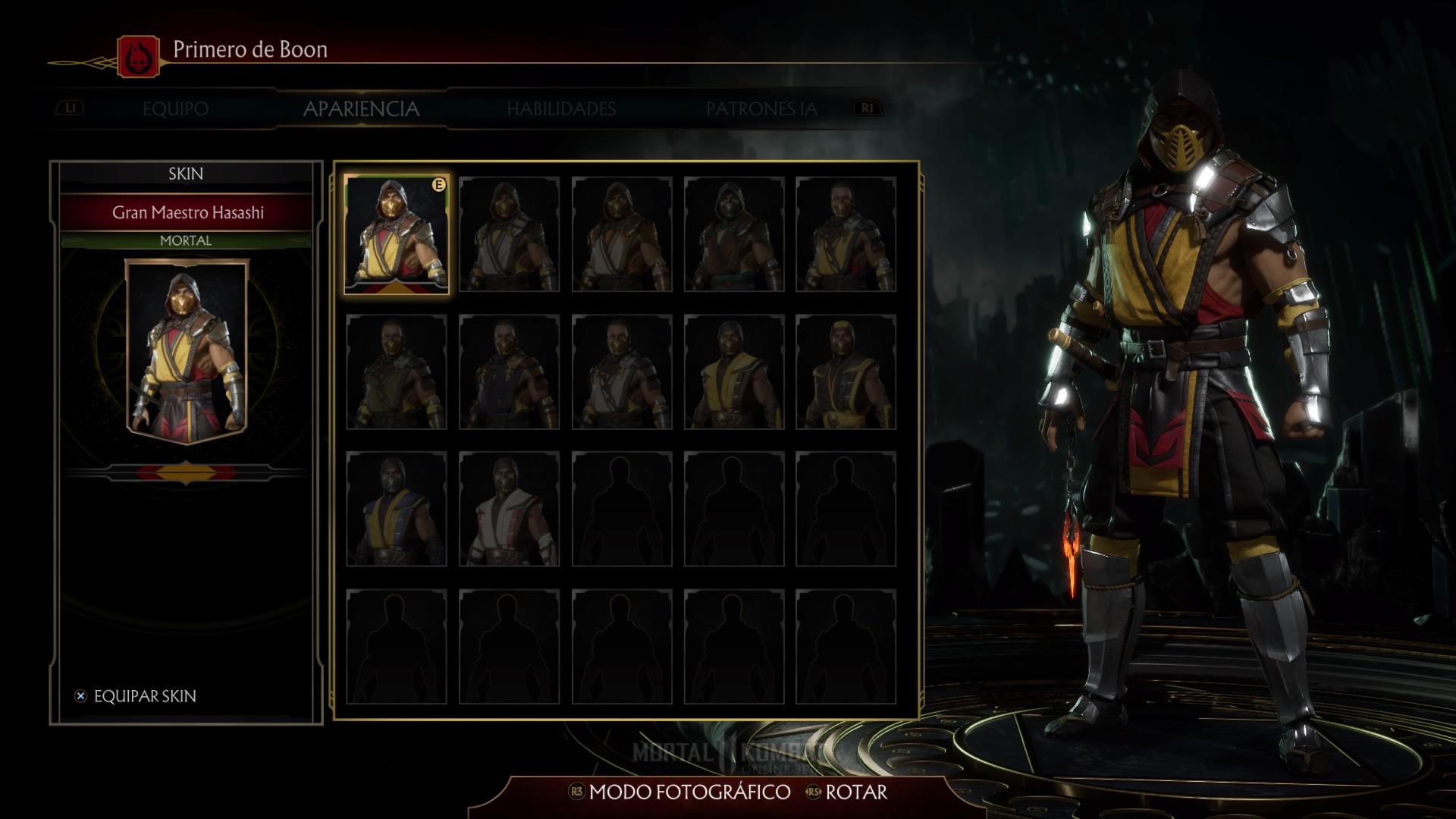Pick the white and red Scorpion skin
The height and width of the screenshot is (819, 1456).
pyautogui.click(x=509, y=509)
